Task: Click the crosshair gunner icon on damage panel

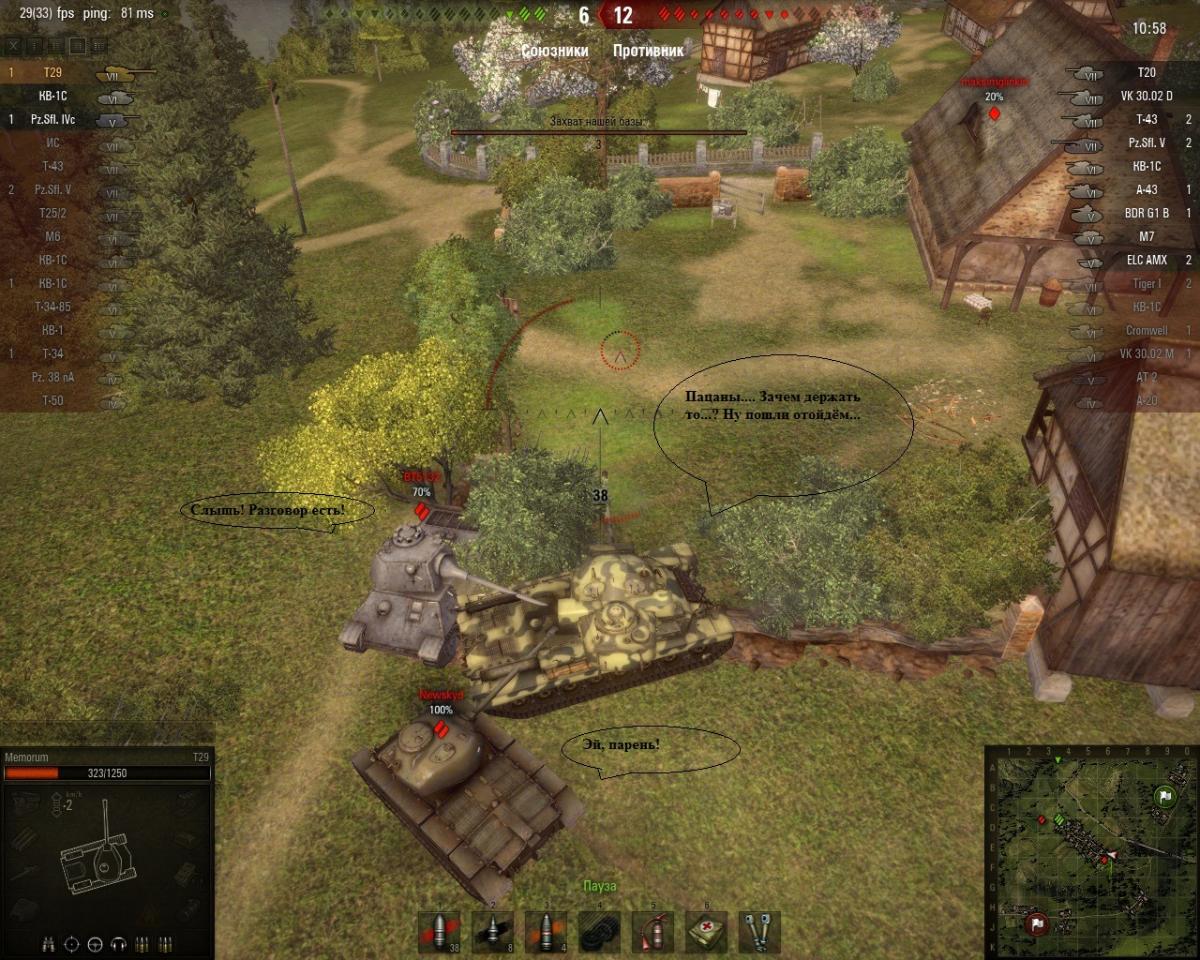Action: [71, 943]
